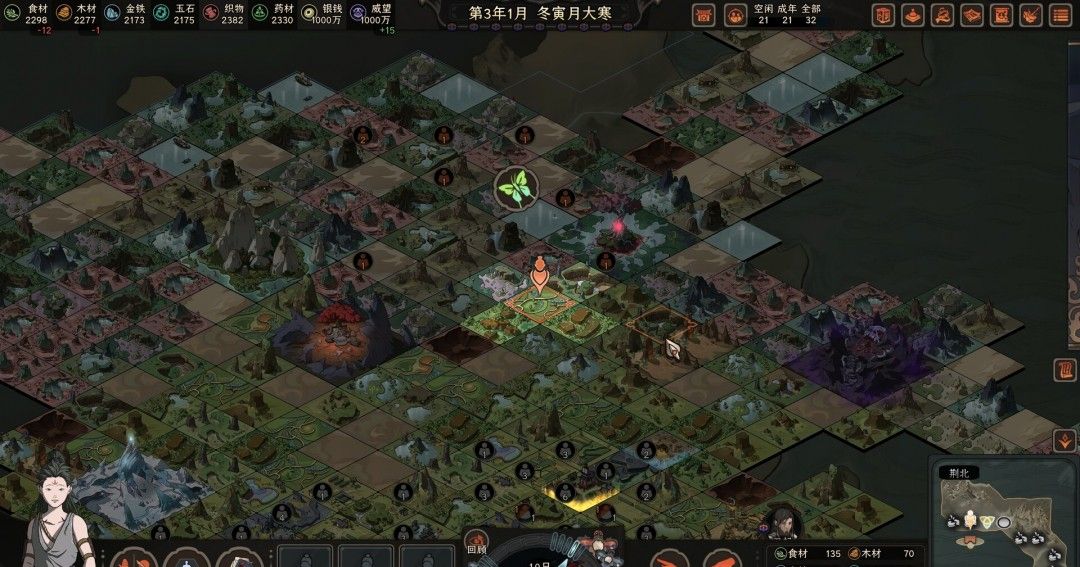Click the orange scroll button on right edge
This screenshot has height=567, width=1080.
point(1065,369)
